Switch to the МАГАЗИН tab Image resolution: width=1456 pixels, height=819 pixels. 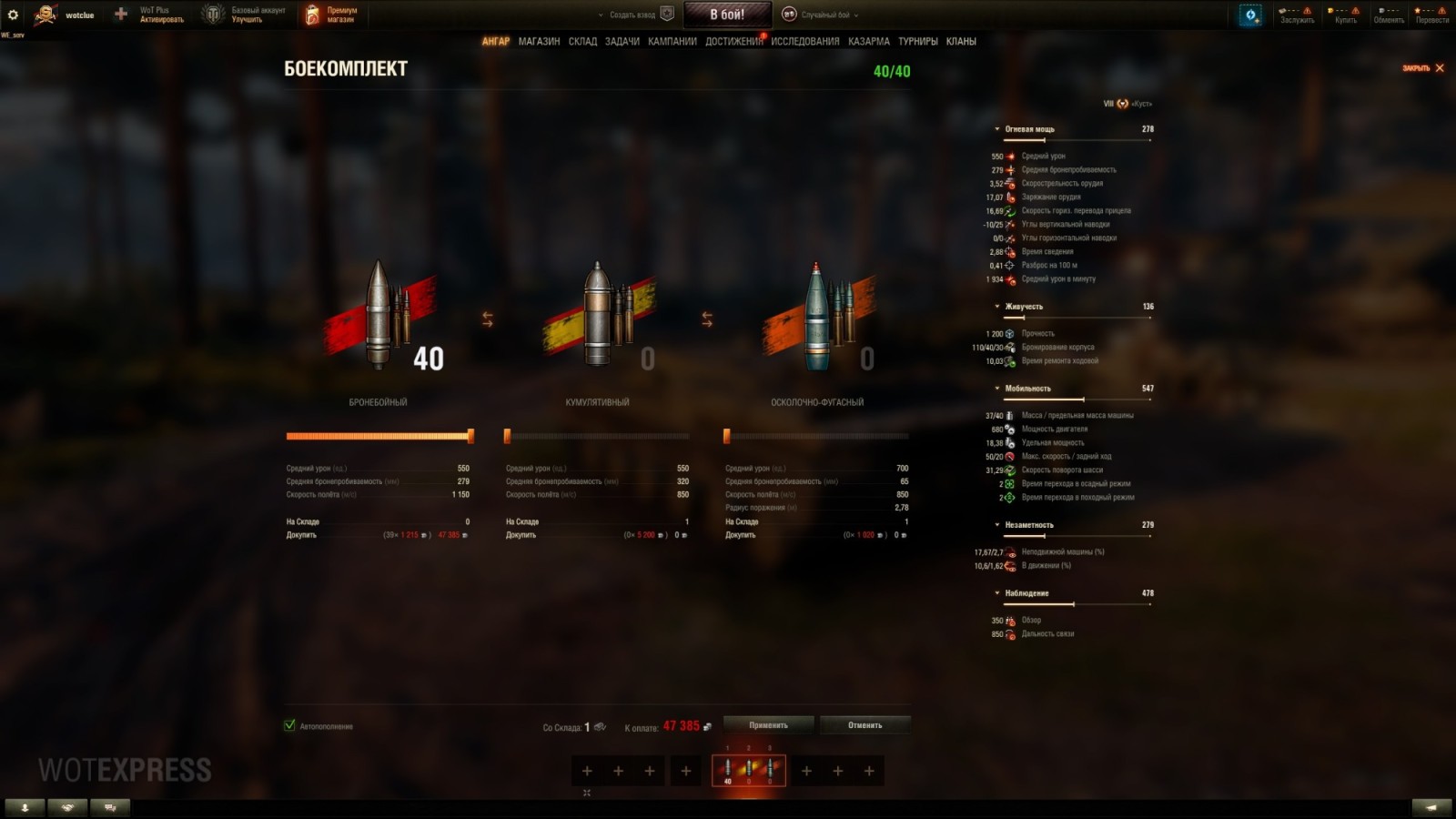(x=539, y=41)
